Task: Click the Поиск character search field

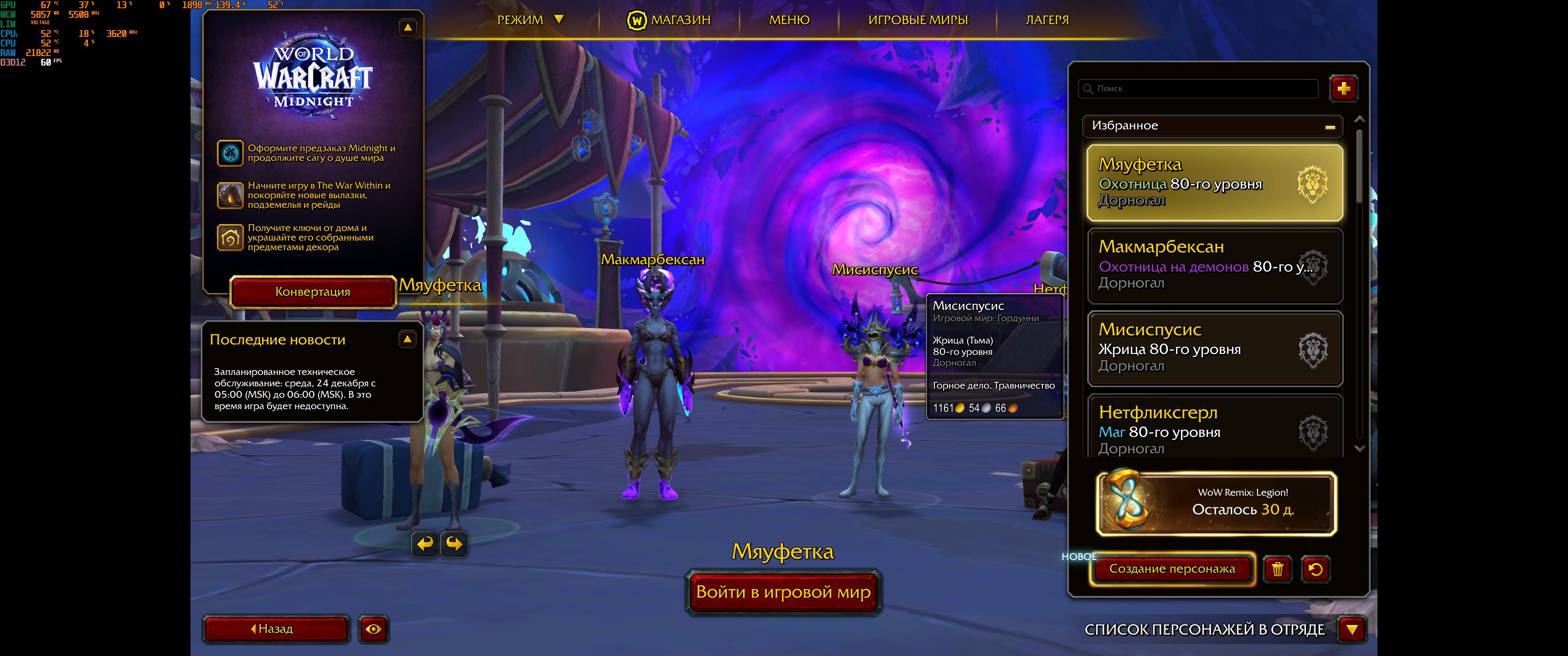Action: click(x=1199, y=88)
